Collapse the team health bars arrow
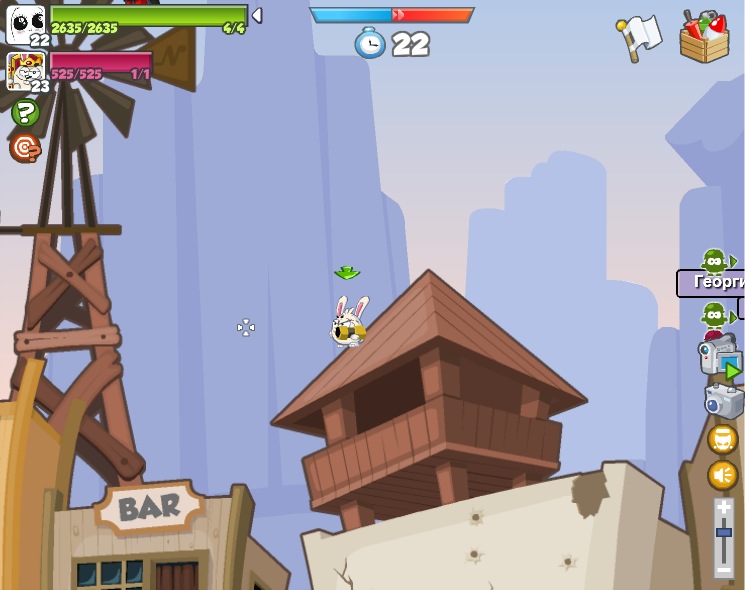 (x=257, y=15)
